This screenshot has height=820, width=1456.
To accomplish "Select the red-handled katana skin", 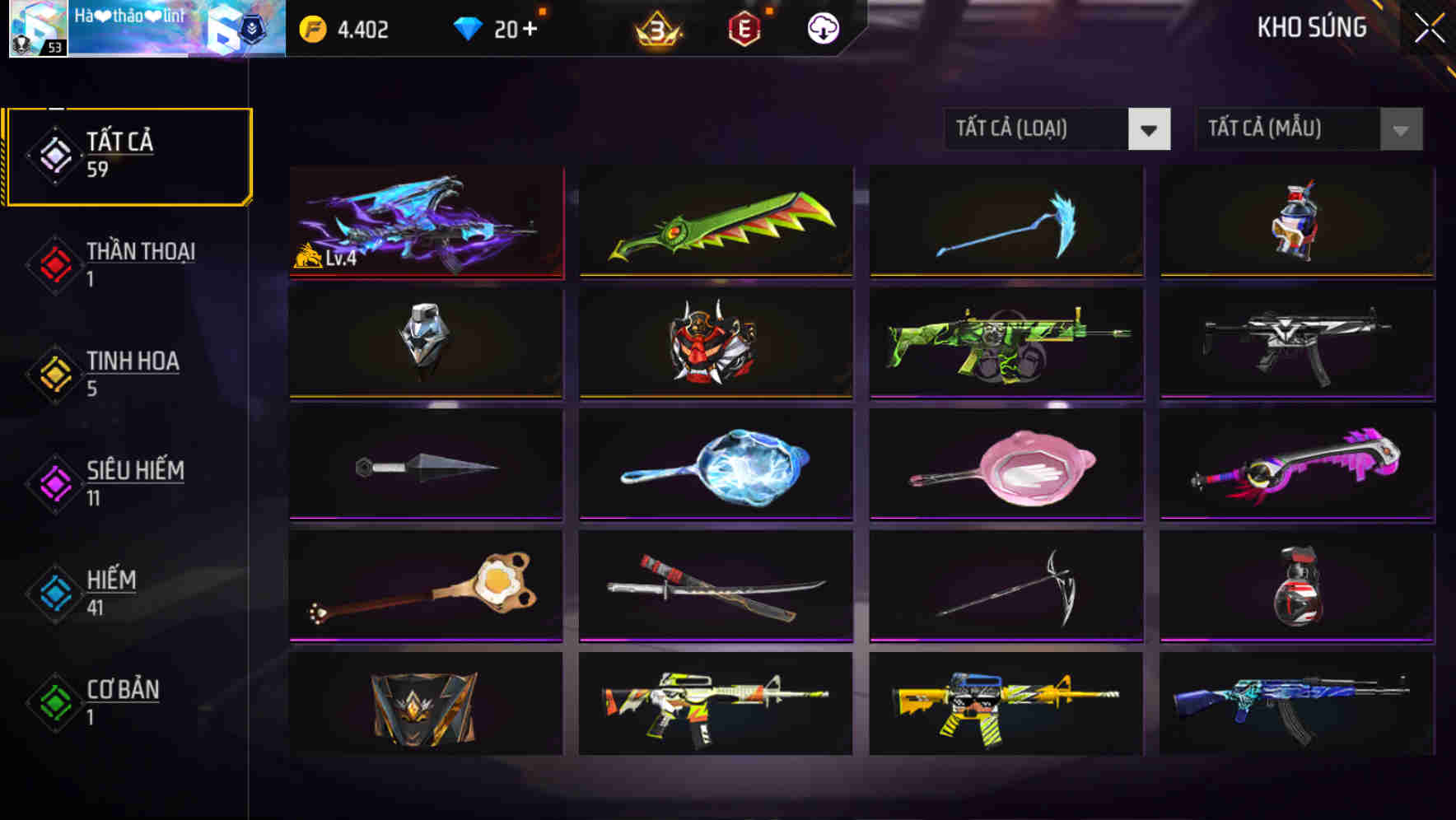I will pyautogui.click(x=715, y=585).
